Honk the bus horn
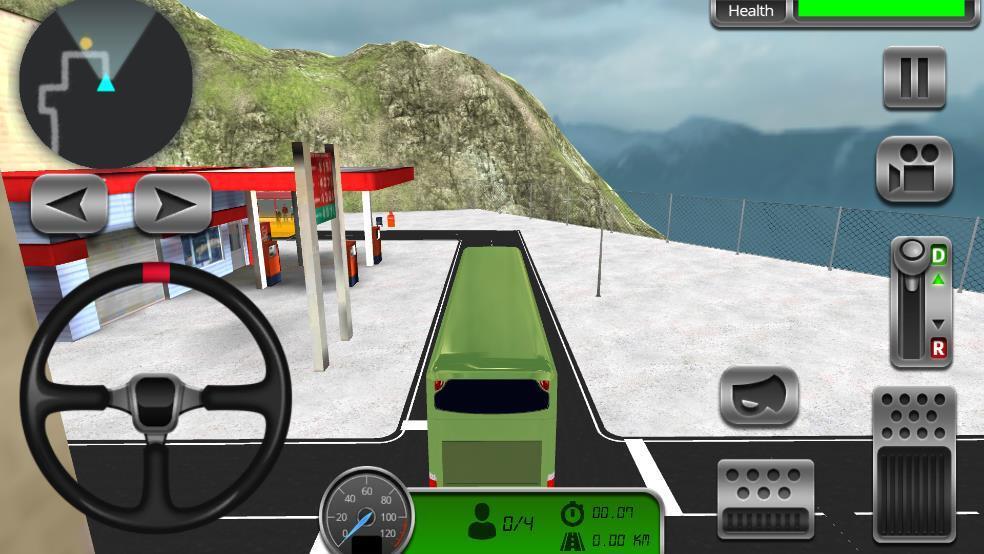The height and width of the screenshot is (554, 984). coord(759,396)
